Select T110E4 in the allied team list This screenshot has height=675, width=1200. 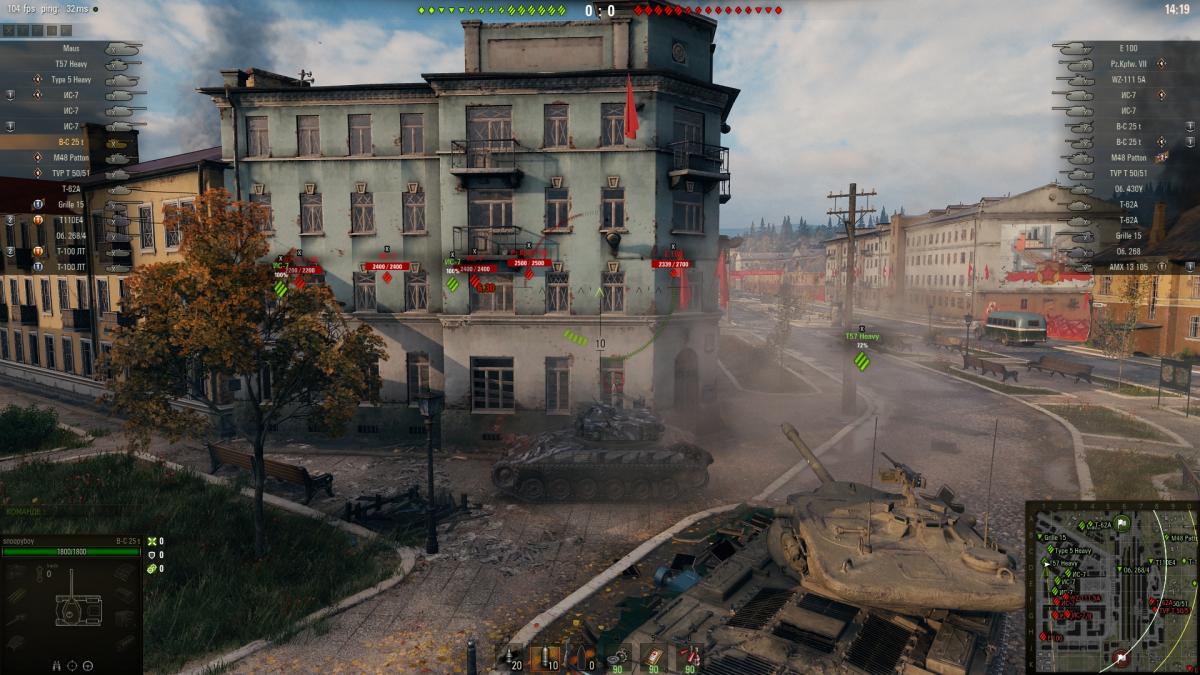(72, 220)
